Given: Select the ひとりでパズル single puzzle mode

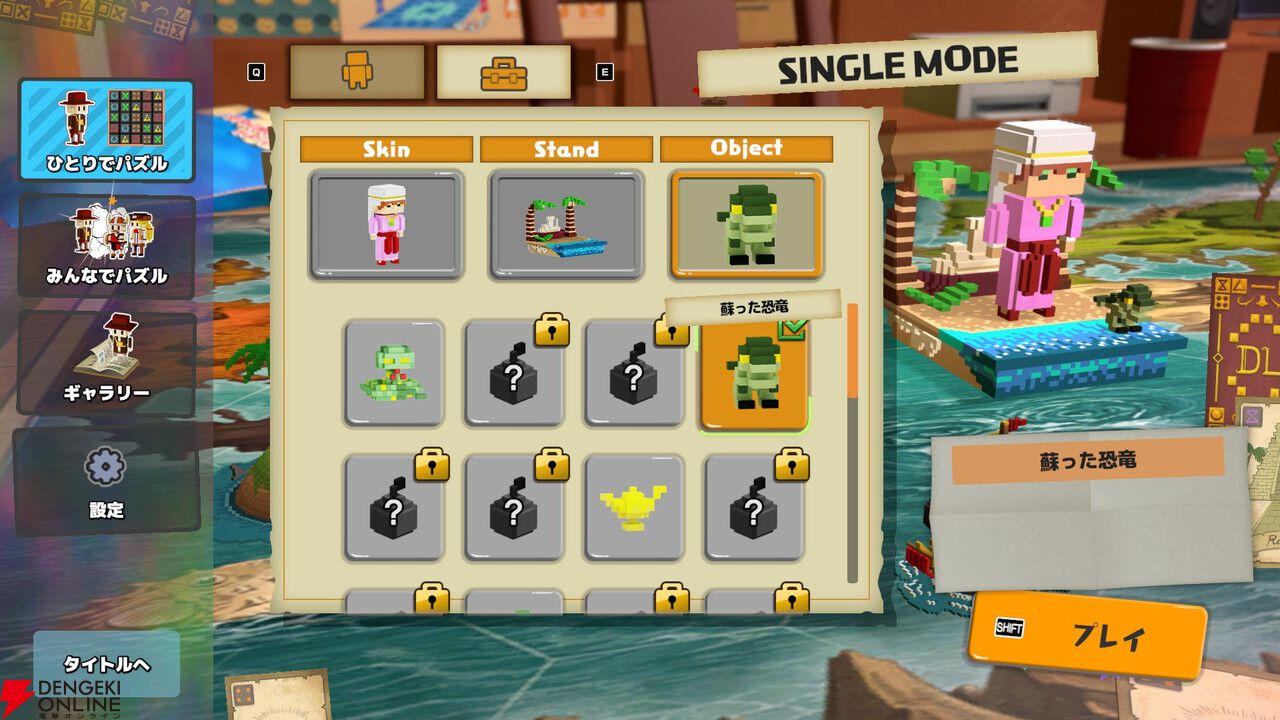Looking at the screenshot, I should tap(106, 130).
